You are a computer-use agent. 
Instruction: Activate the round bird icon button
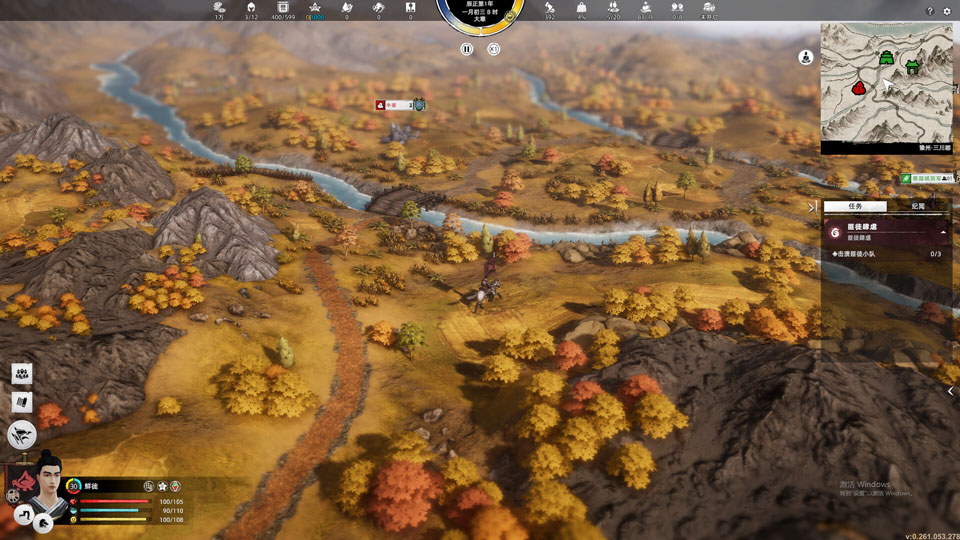click(x=22, y=433)
